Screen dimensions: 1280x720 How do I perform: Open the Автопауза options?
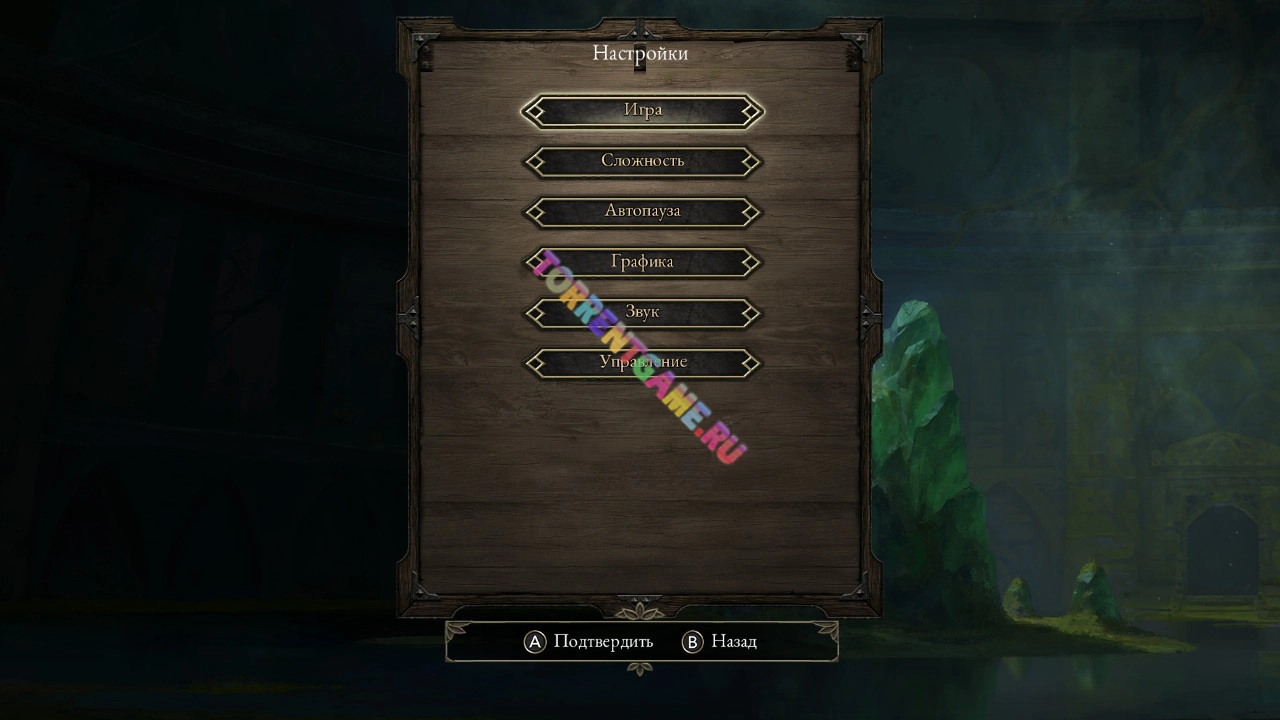(642, 211)
